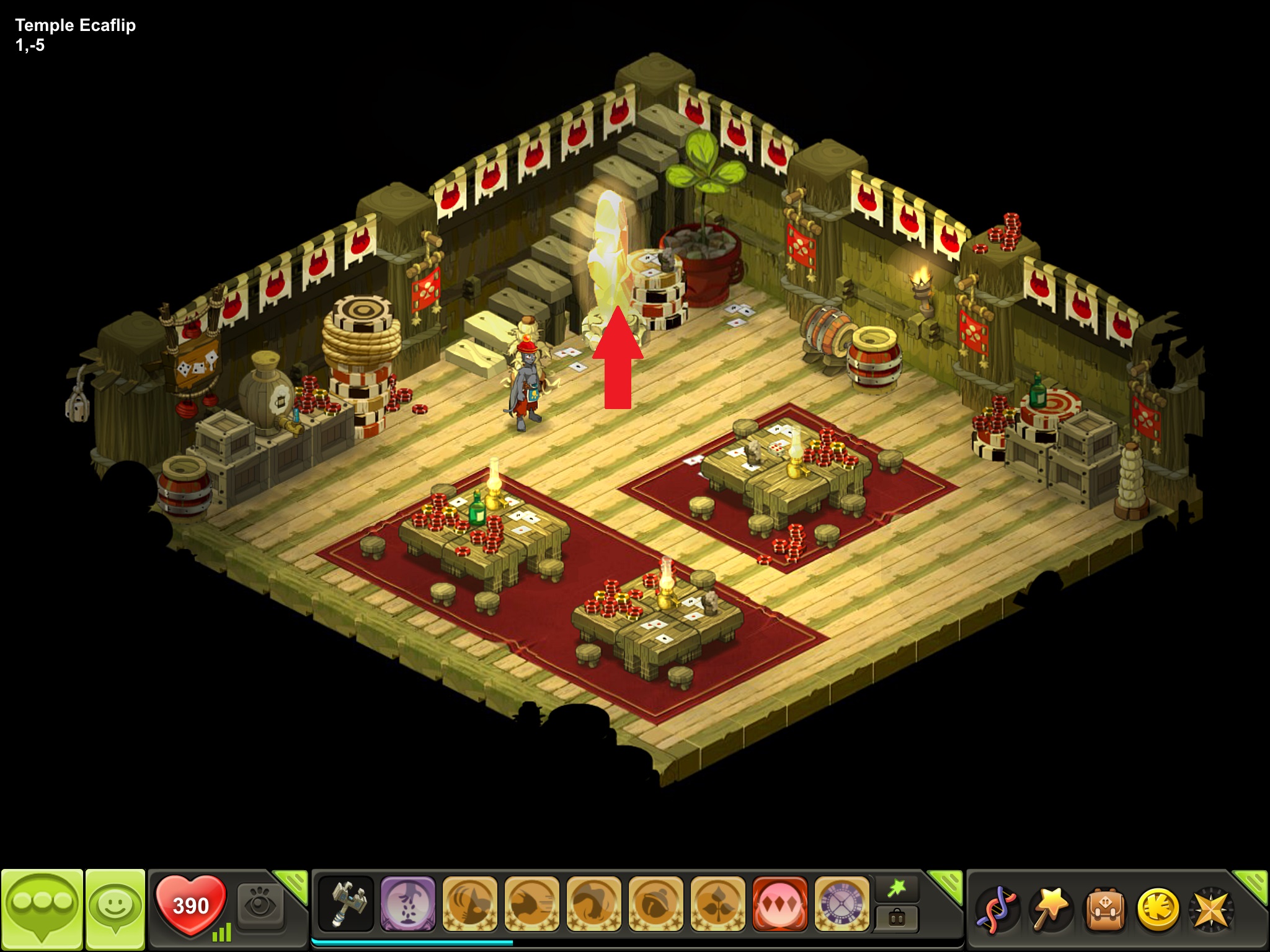Image resolution: width=1270 pixels, height=952 pixels.
Task: Open the compass star map
Action: [x=1211, y=909]
